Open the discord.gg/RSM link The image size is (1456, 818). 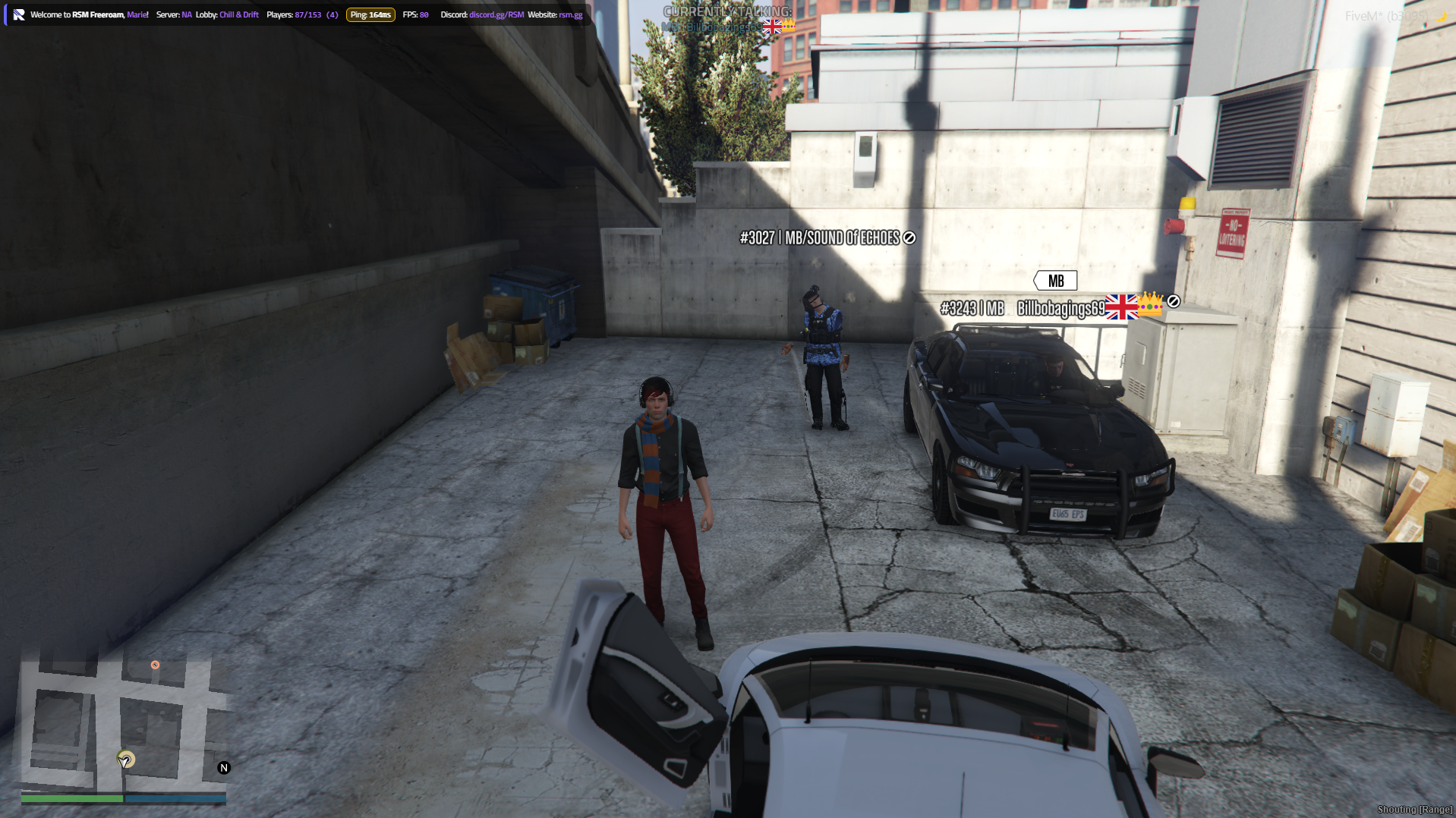click(x=496, y=15)
